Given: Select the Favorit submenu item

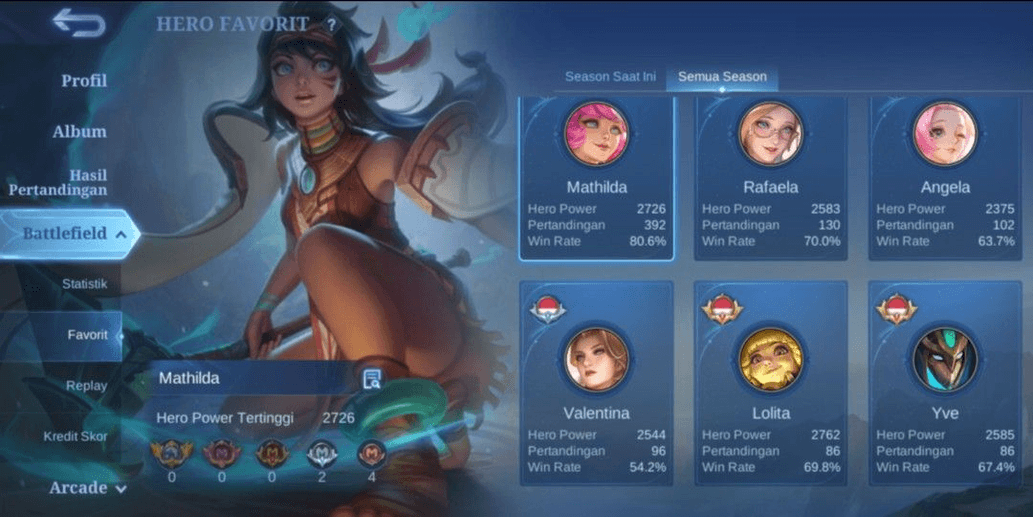Looking at the screenshot, I should coord(87,335).
